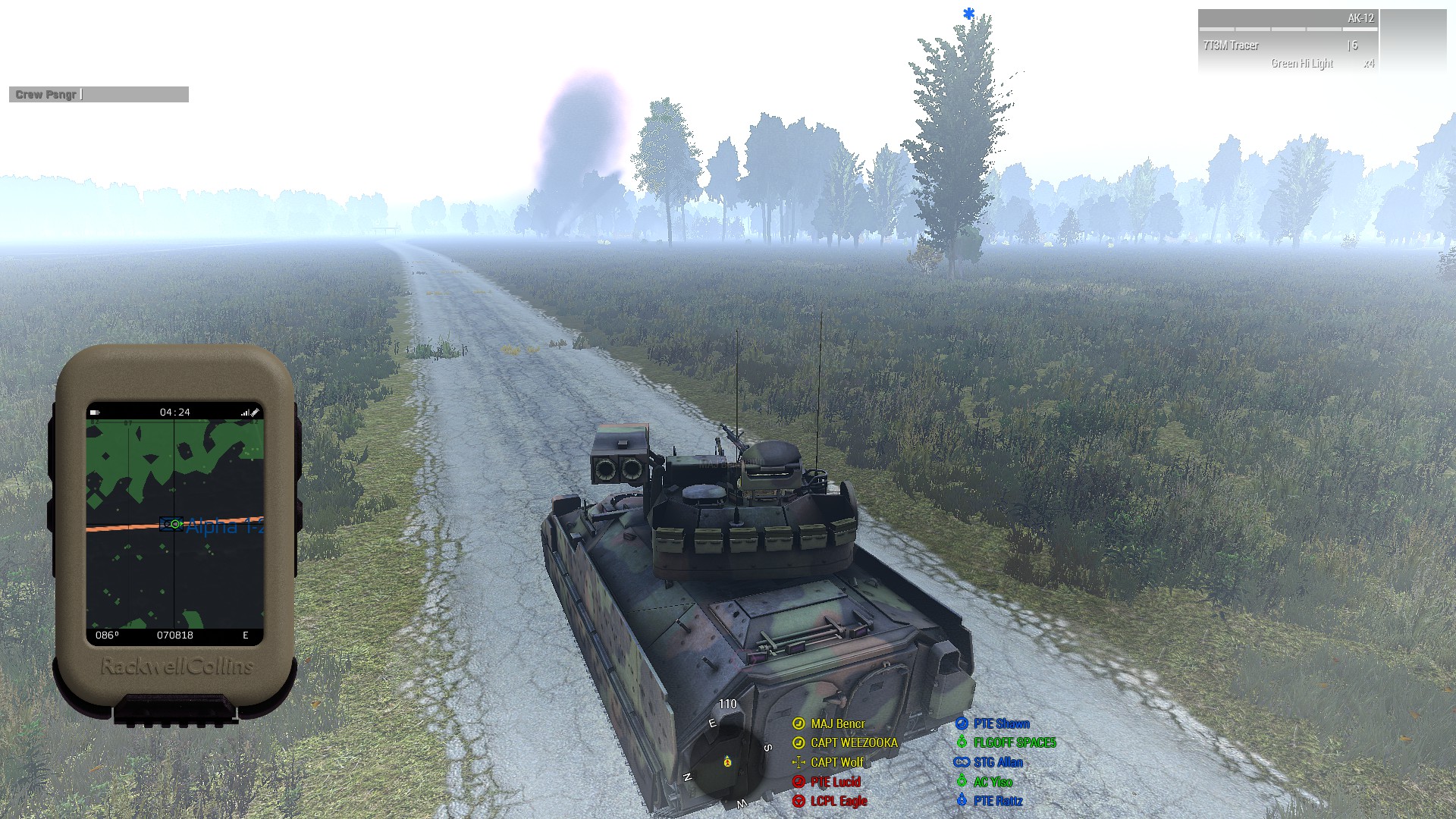
Task: Click the battery indicator on the GPS screen
Action: (x=95, y=413)
